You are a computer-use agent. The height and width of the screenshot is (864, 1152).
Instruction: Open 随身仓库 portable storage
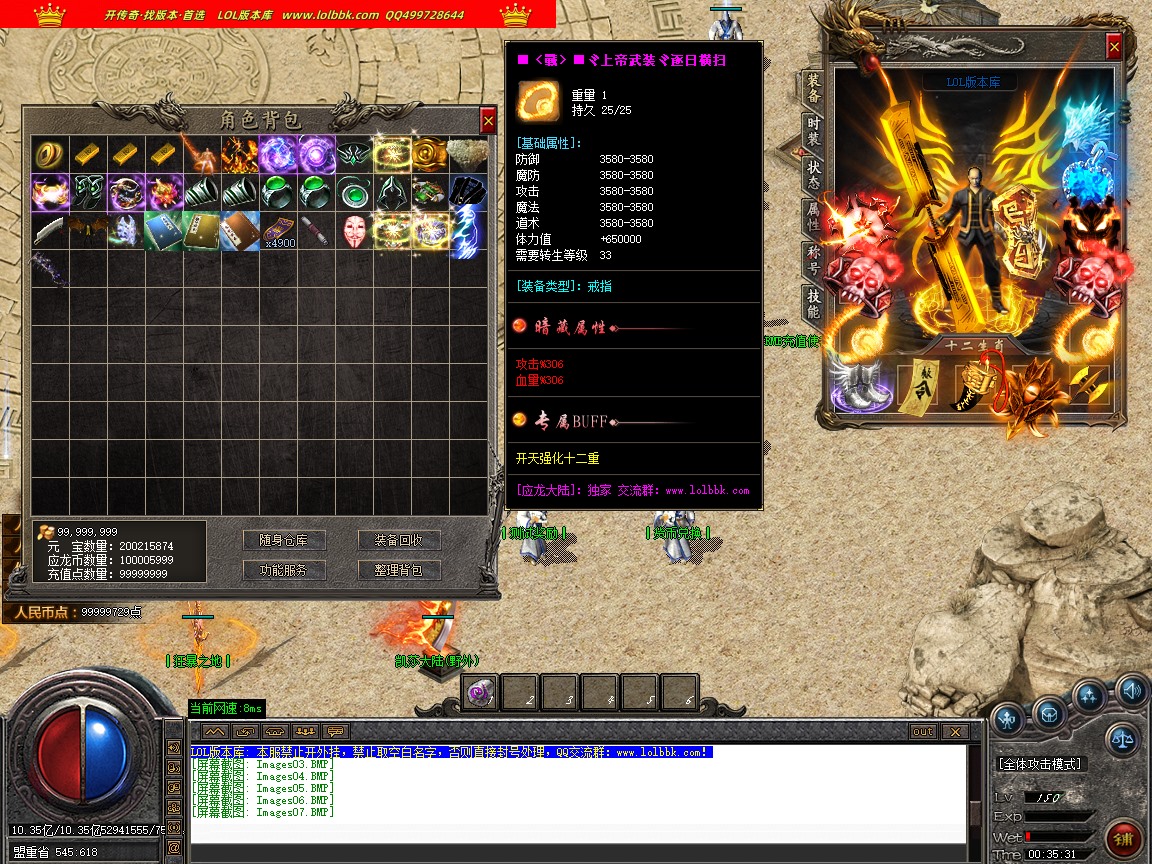(284, 540)
